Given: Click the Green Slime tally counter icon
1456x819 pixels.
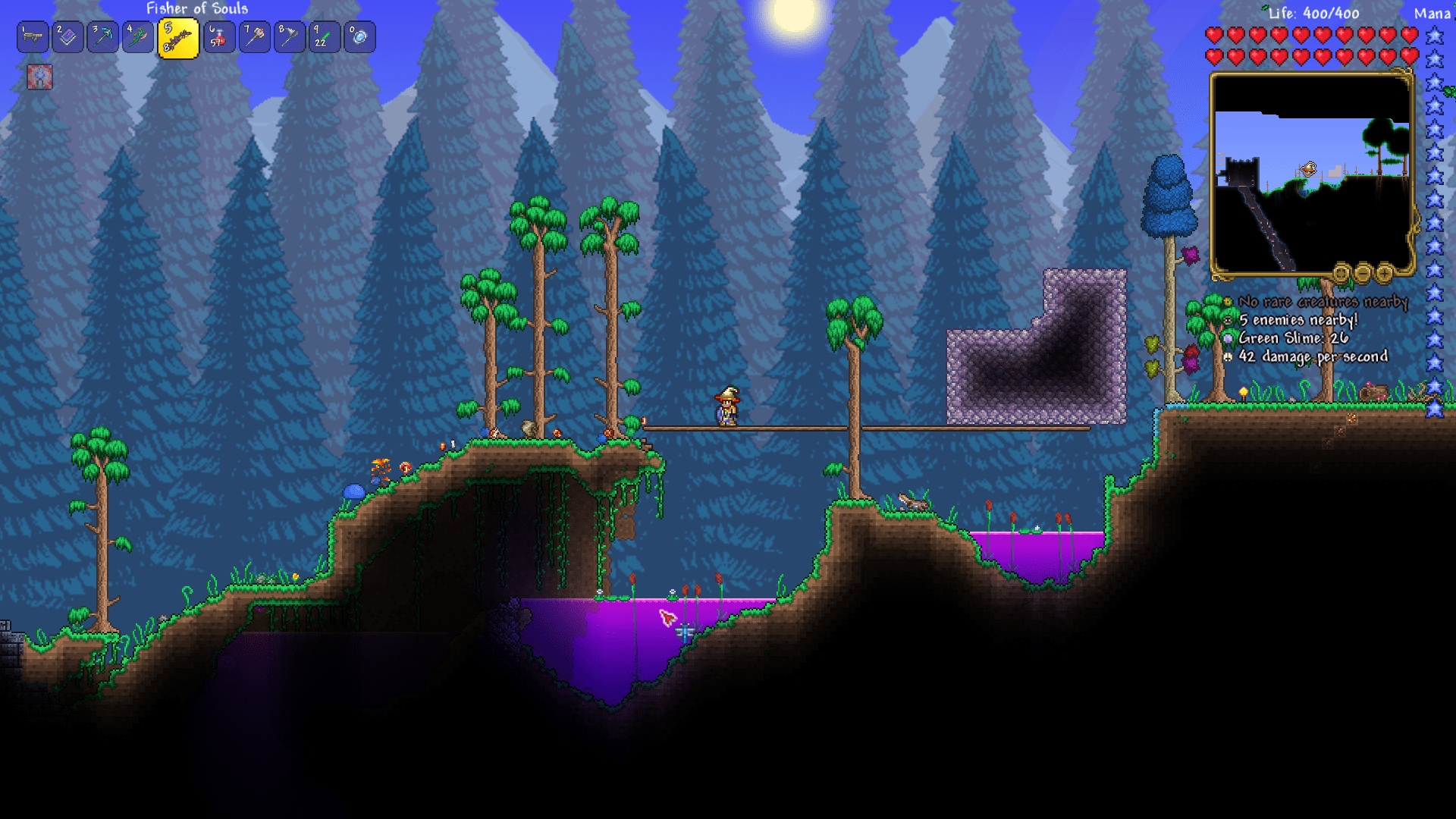Looking at the screenshot, I should (x=1227, y=338).
